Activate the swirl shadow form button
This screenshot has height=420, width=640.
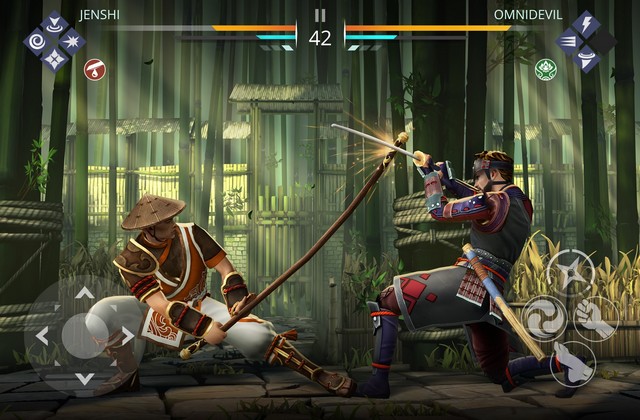(x=544, y=318)
